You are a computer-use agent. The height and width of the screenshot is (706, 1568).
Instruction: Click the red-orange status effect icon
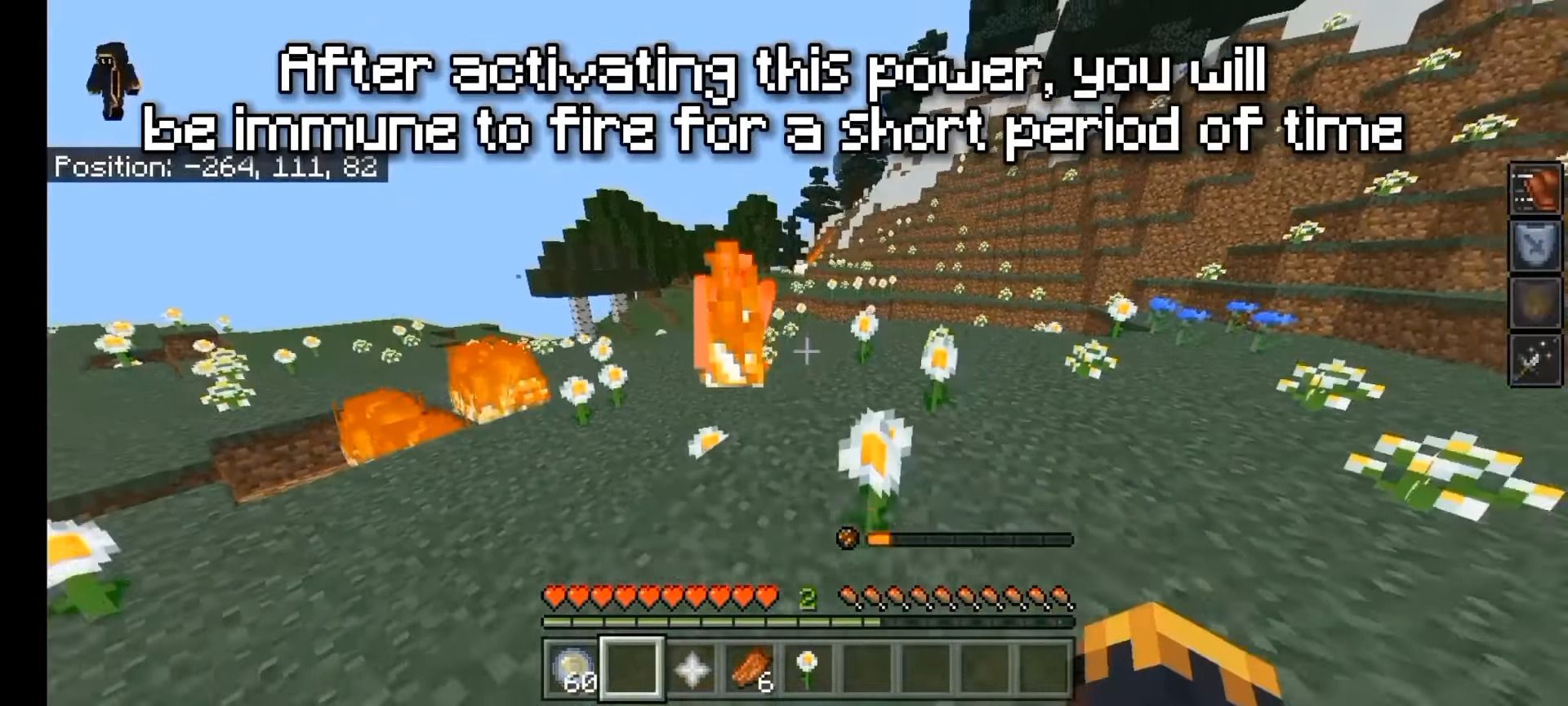1533,190
